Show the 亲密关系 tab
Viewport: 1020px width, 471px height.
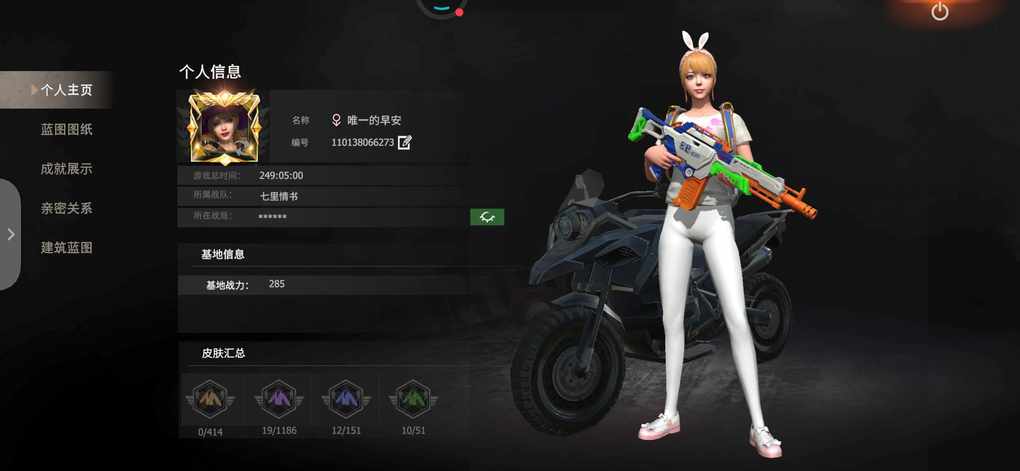[66, 208]
